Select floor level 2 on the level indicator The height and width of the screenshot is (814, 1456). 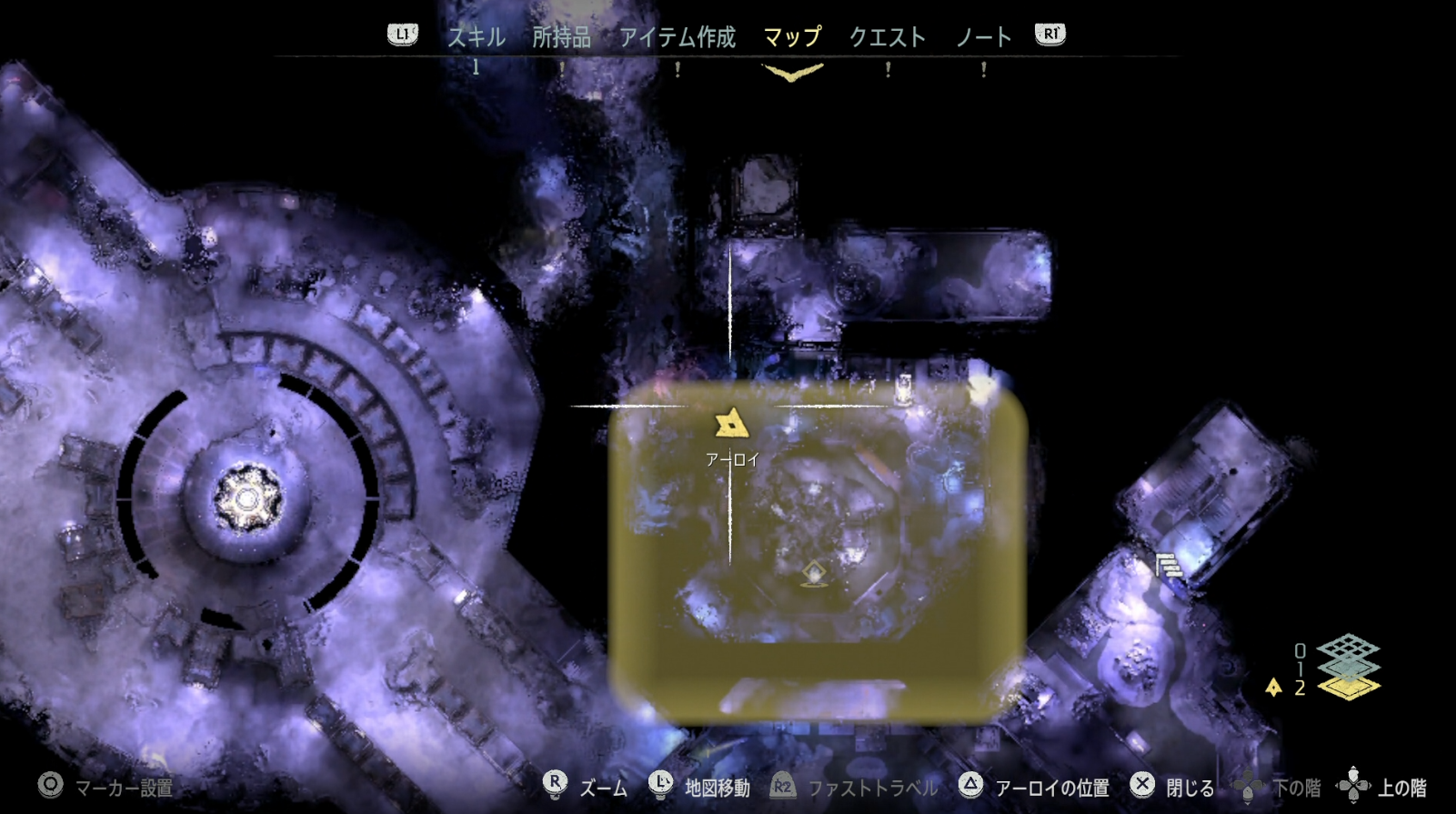[x=1299, y=688]
